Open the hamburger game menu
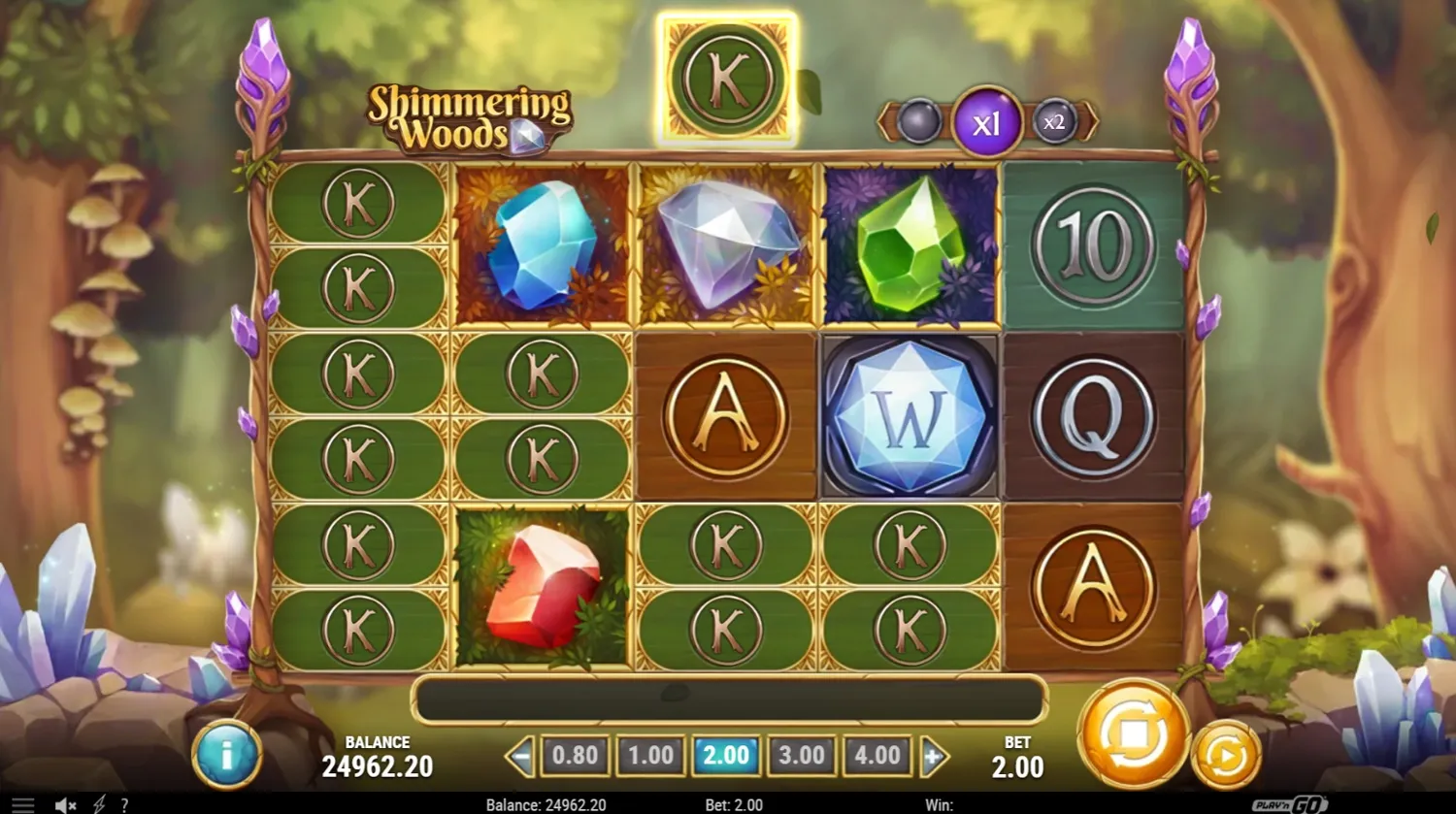Image resolution: width=1456 pixels, height=814 pixels. [21, 804]
